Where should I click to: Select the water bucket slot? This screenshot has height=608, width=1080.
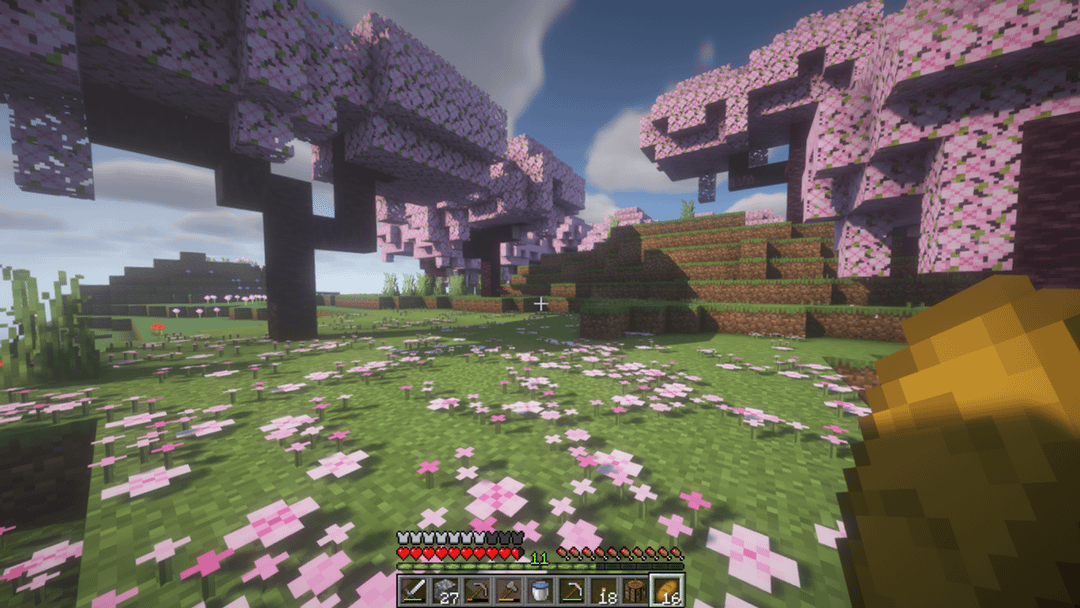pos(541,590)
